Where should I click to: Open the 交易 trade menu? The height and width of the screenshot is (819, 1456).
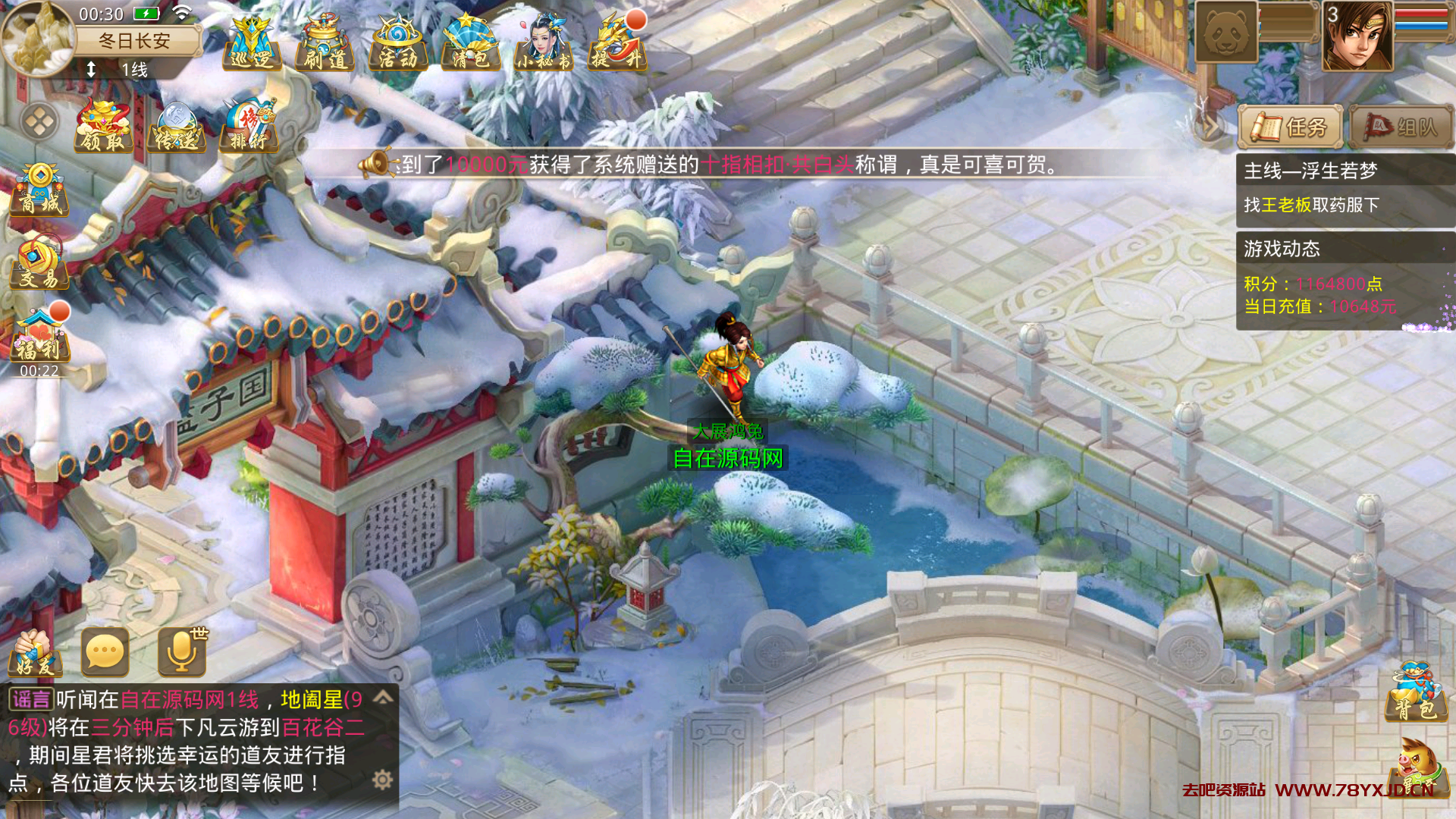coord(39,262)
